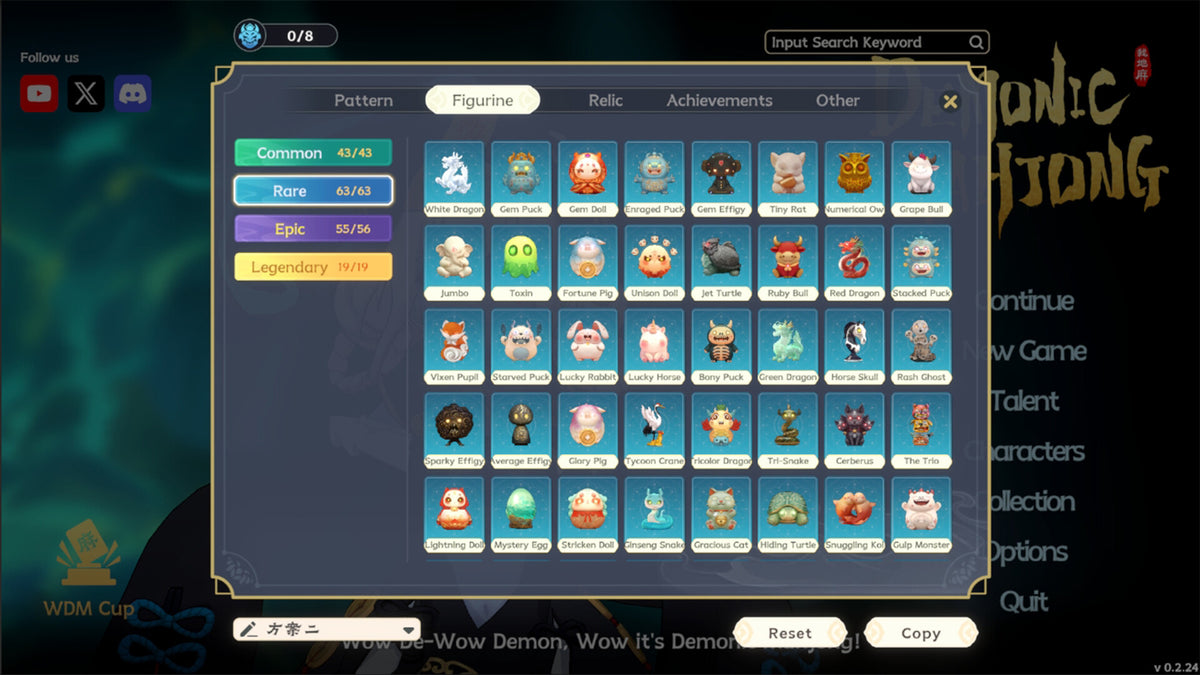Viewport: 1200px width, 675px height.
Task: Pick the Toxin figurine card
Action: tap(520, 262)
